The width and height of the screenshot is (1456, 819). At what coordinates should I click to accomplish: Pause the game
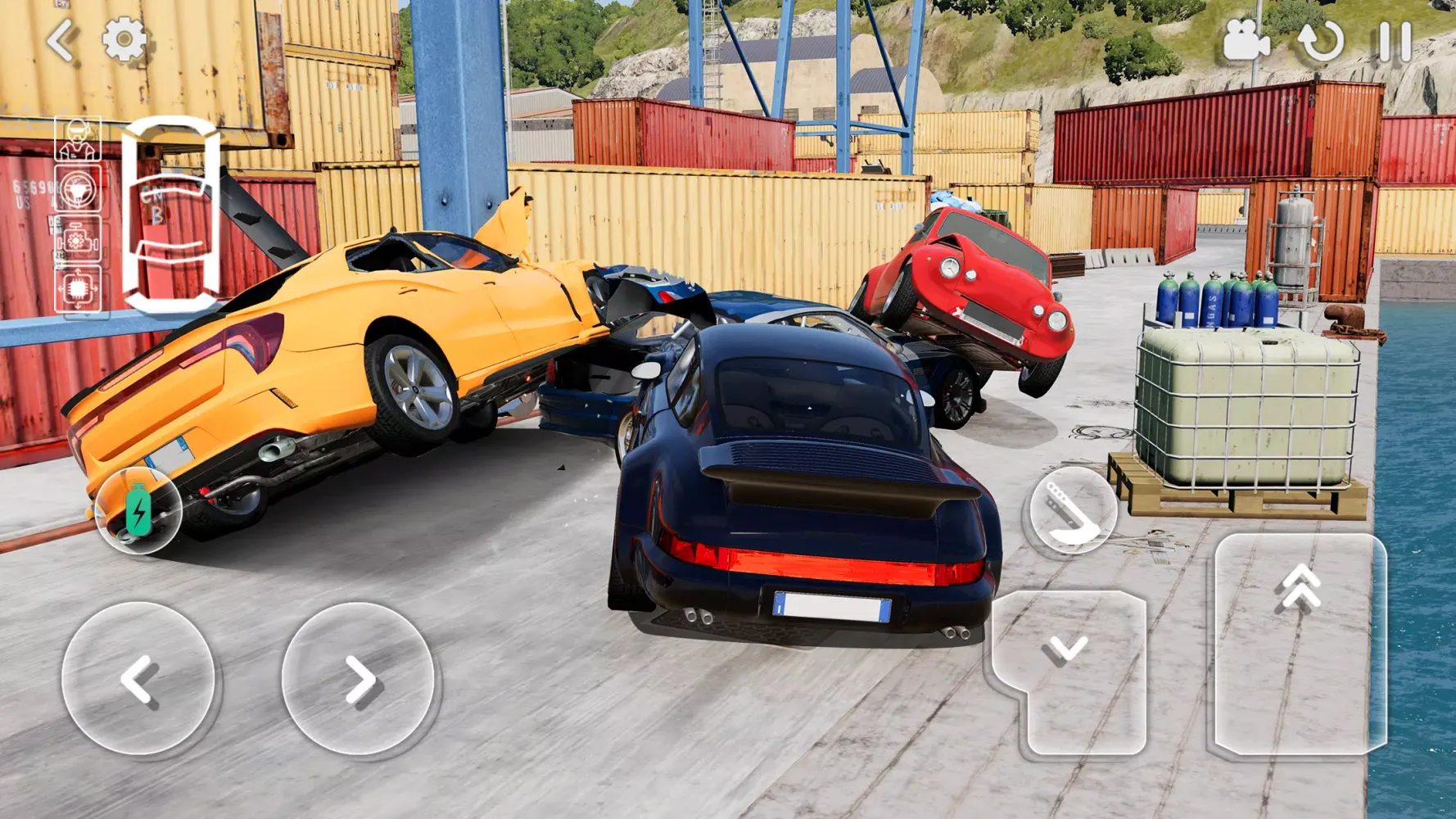click(x=1395, y=41)
